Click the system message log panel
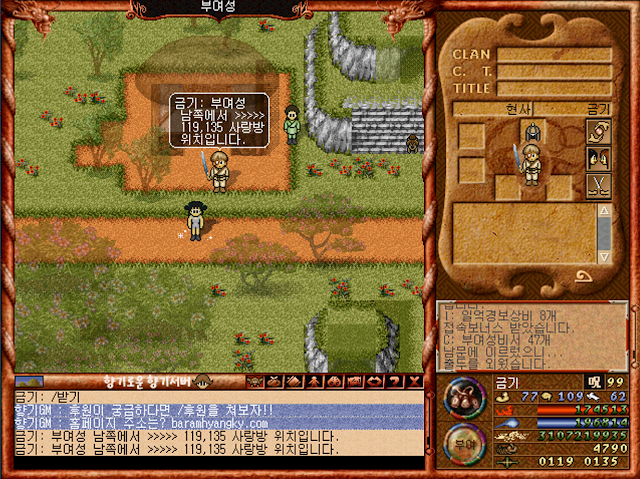The width and height of the screenshot is (640, 479). pyautogui.click(x=531, y=335)
